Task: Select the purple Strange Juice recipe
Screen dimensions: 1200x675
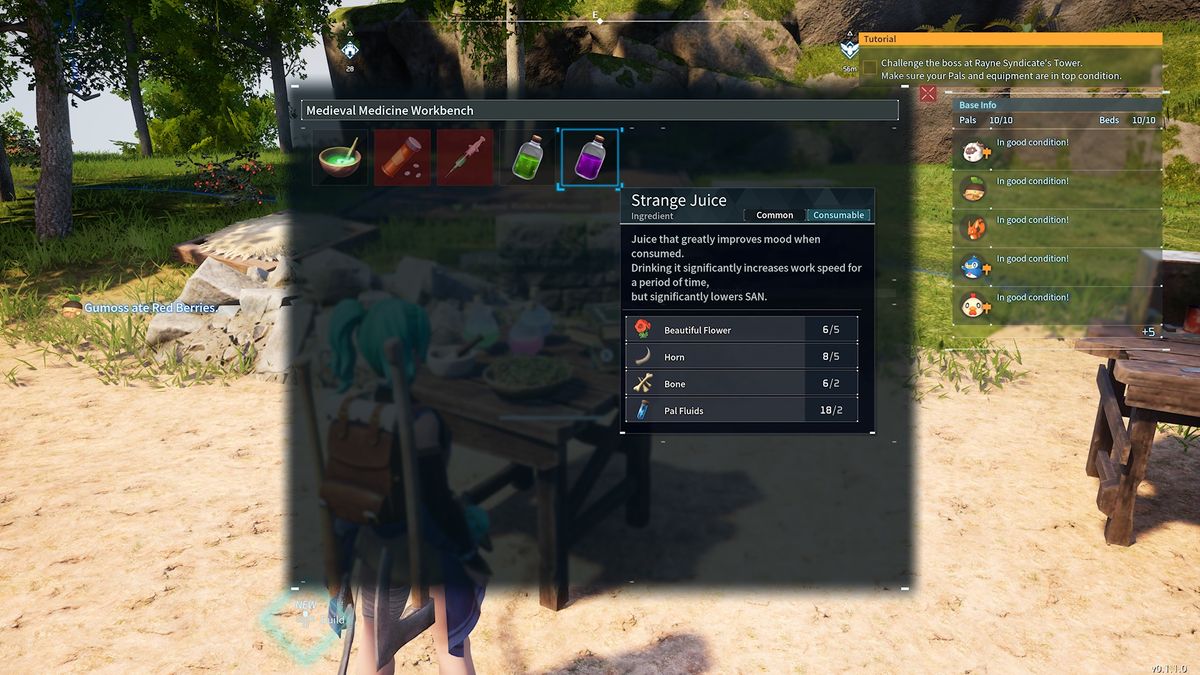Action: click(x=590, y=158)
